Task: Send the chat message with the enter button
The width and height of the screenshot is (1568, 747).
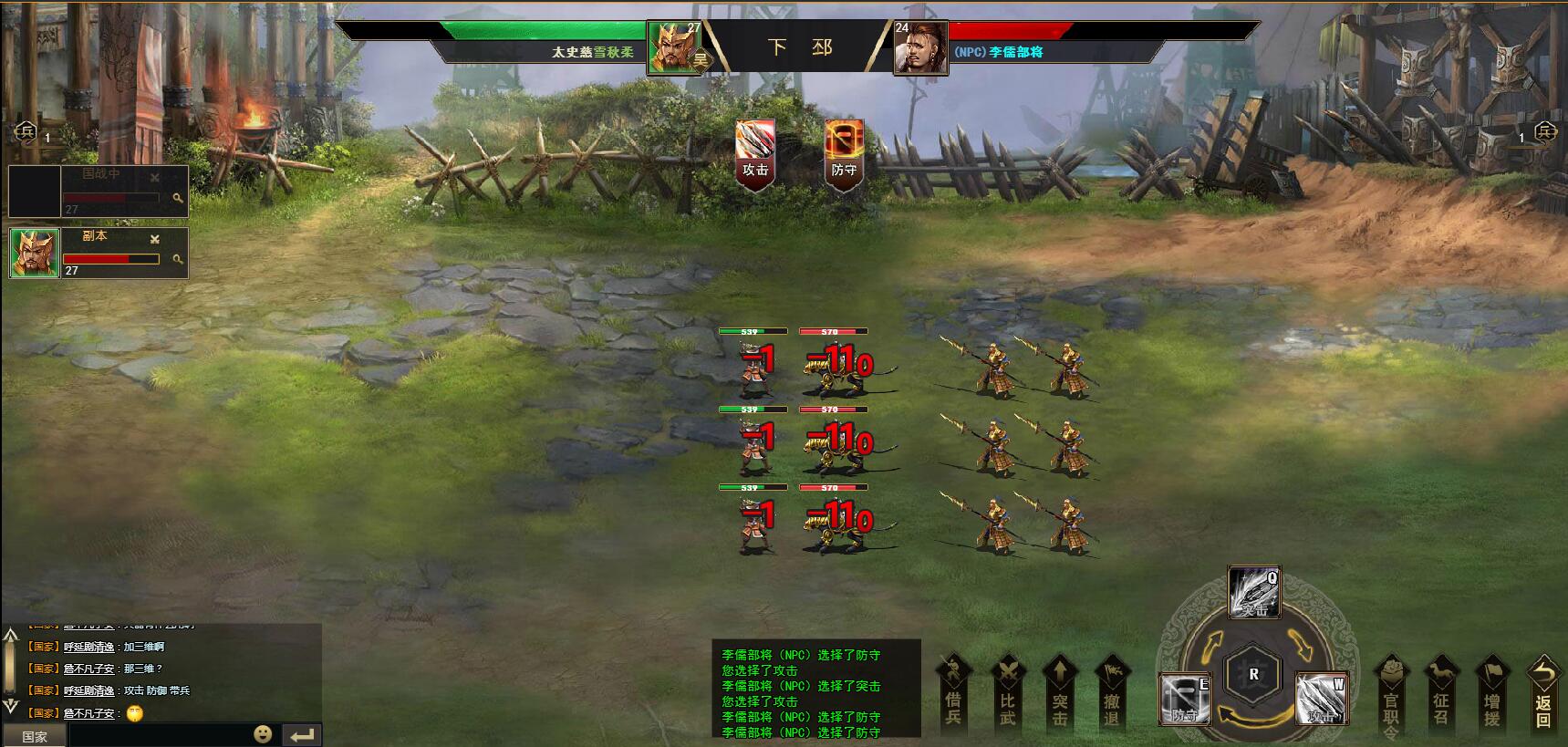Action: [x=302, y=735]
